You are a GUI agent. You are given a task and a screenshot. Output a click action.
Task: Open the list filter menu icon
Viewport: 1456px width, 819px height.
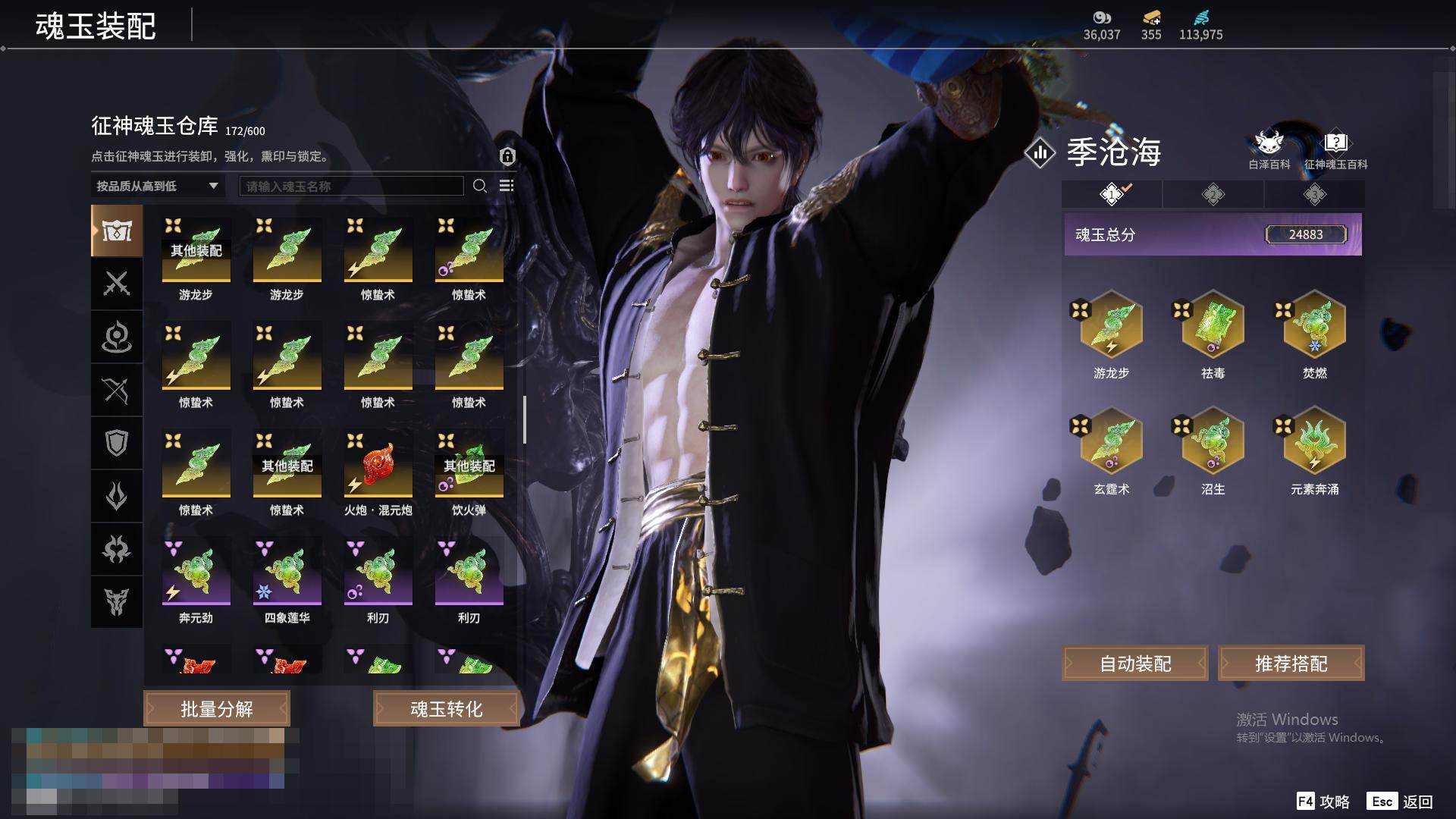coord(507,186)
